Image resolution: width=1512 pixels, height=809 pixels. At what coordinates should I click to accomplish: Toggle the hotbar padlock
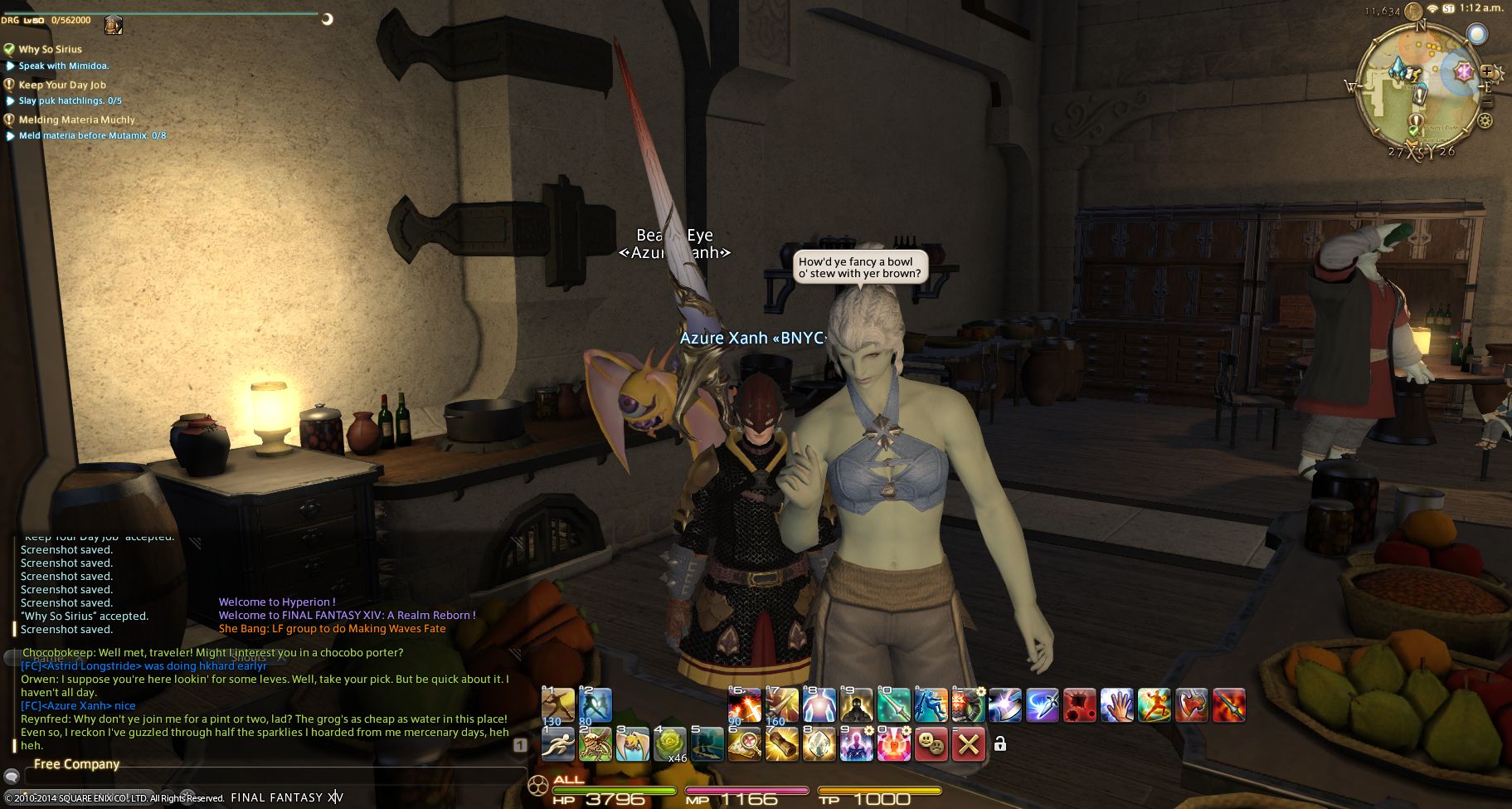pos(1000,744)
